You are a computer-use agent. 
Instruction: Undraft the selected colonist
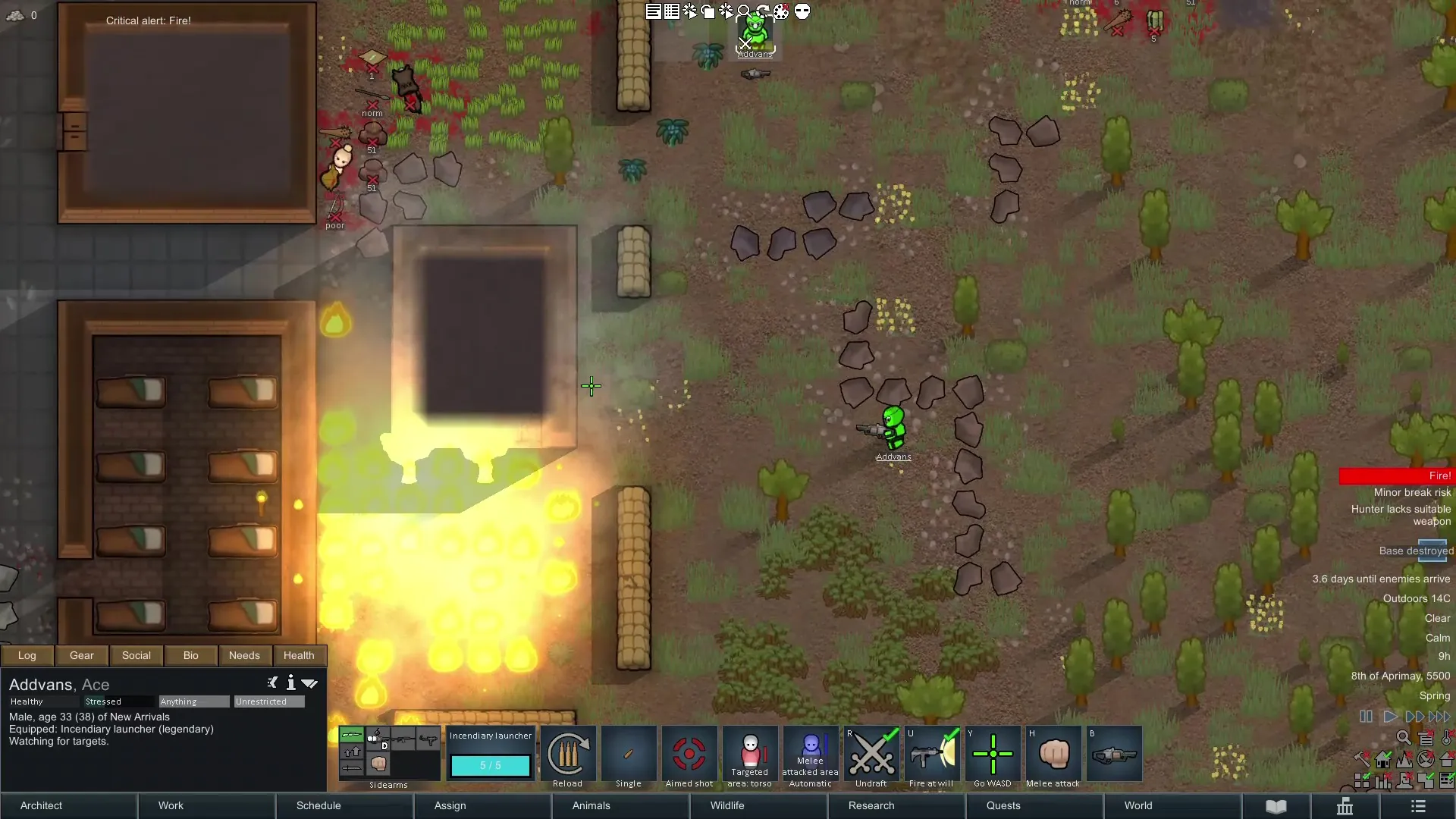(871, 755)
